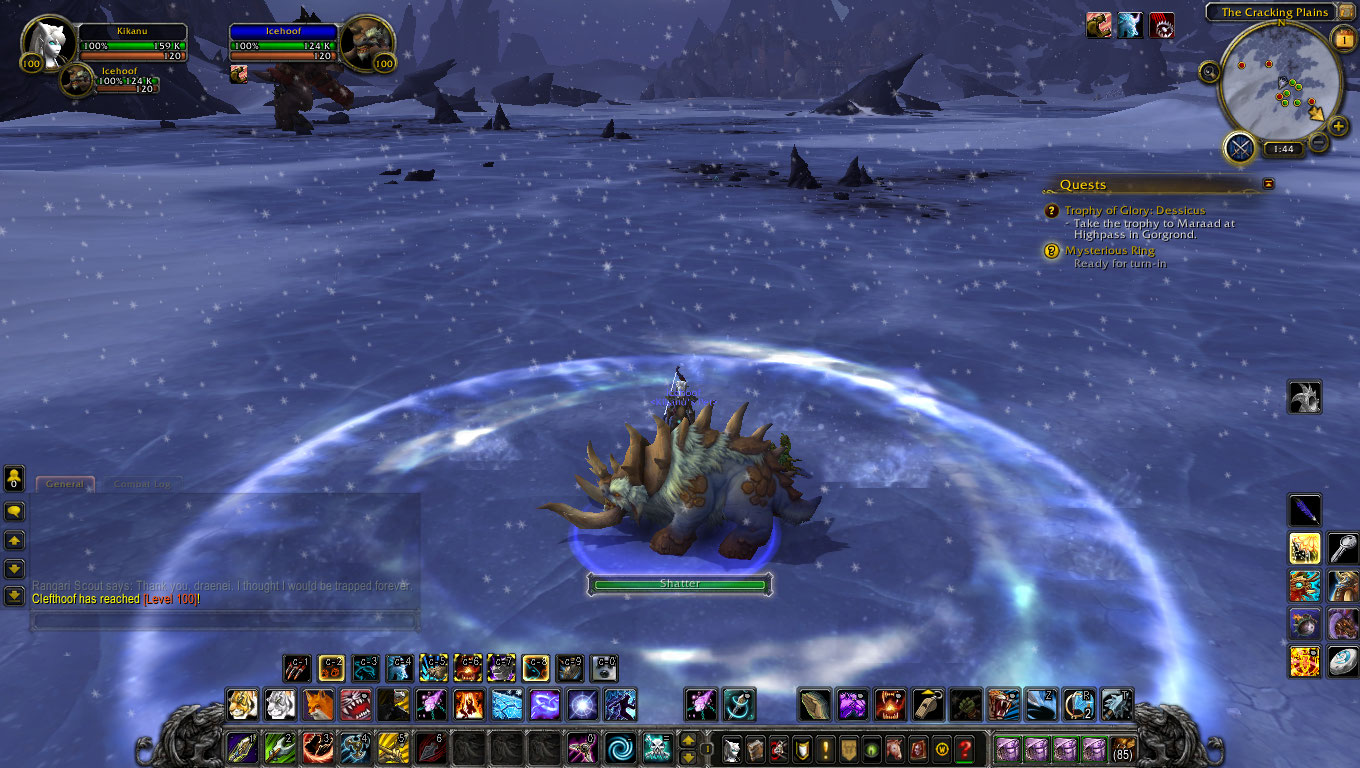Select the Mysterious Ring quest entry
1360x768 pixels.
[1109, 251]
